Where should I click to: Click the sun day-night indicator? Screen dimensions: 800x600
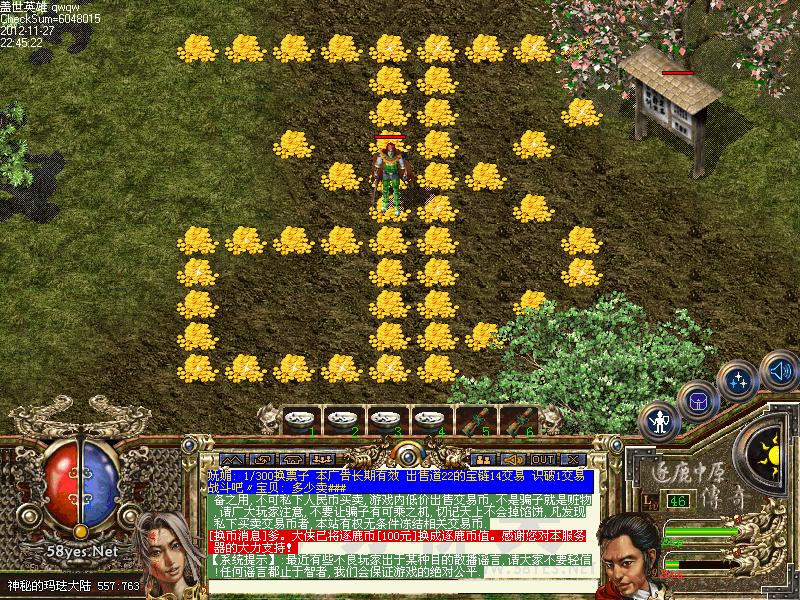coord(771,457)
